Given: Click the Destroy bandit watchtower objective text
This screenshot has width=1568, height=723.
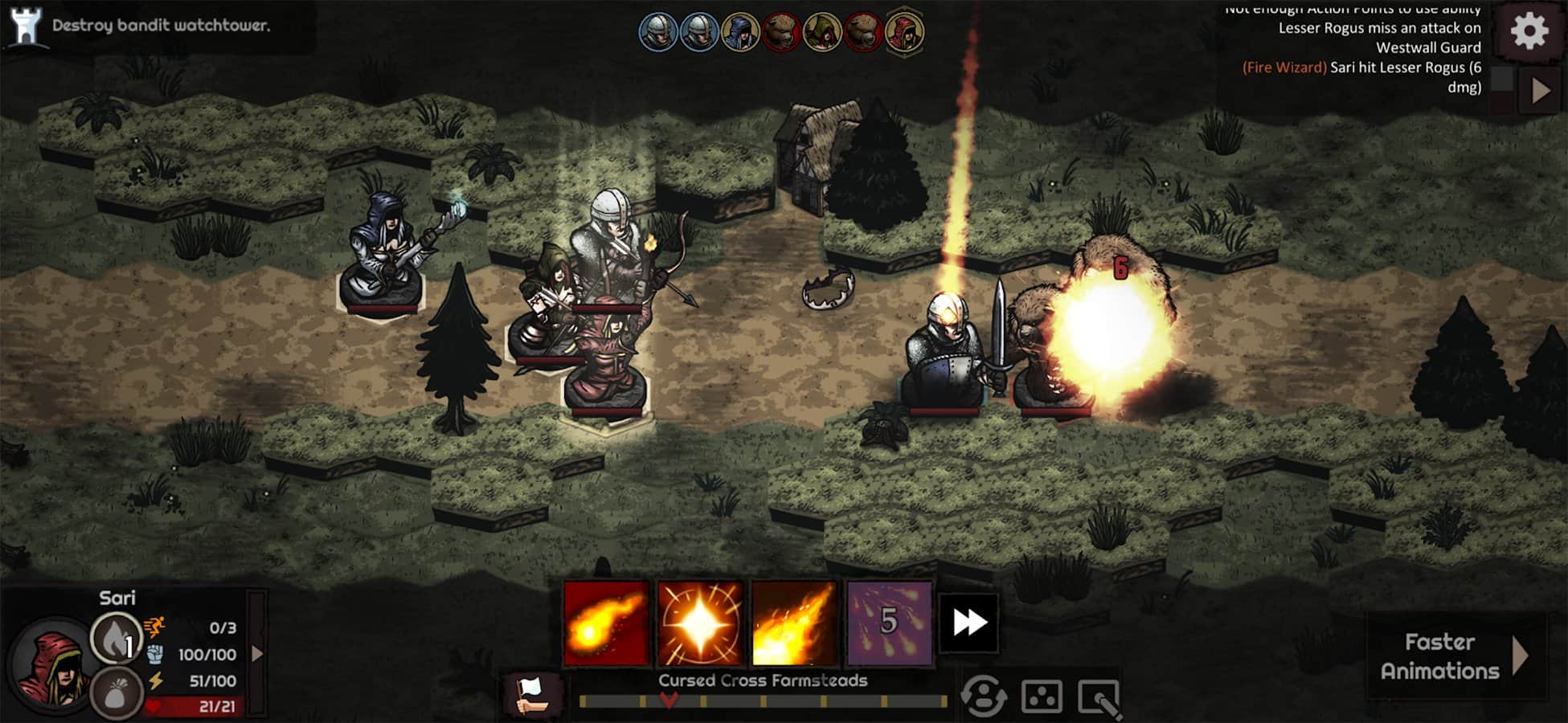Looking at the screenshot, I should point(161,25).
